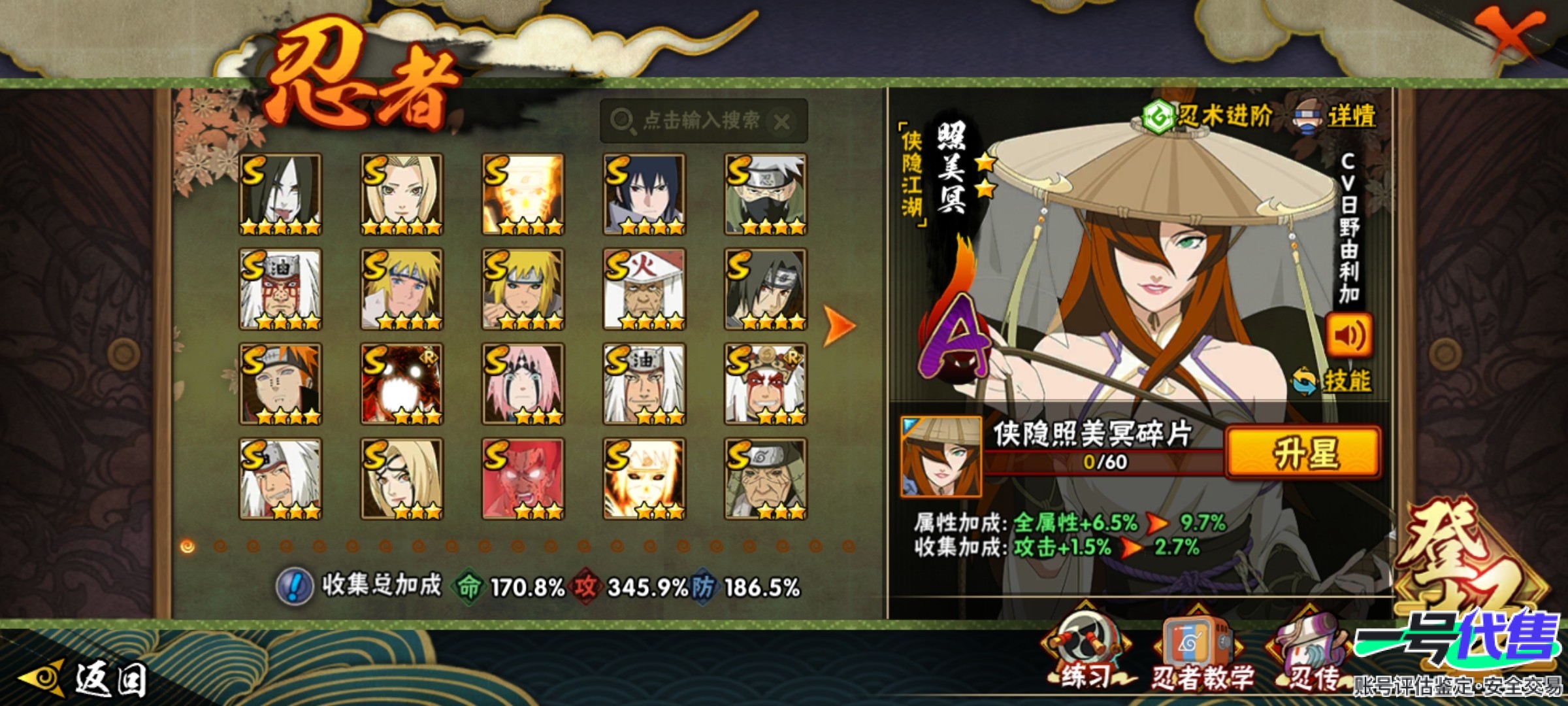This screenshot has height=706, width=1568.
Task: Open the 侠隐照美冥 fragment icon
Action: 941,456
